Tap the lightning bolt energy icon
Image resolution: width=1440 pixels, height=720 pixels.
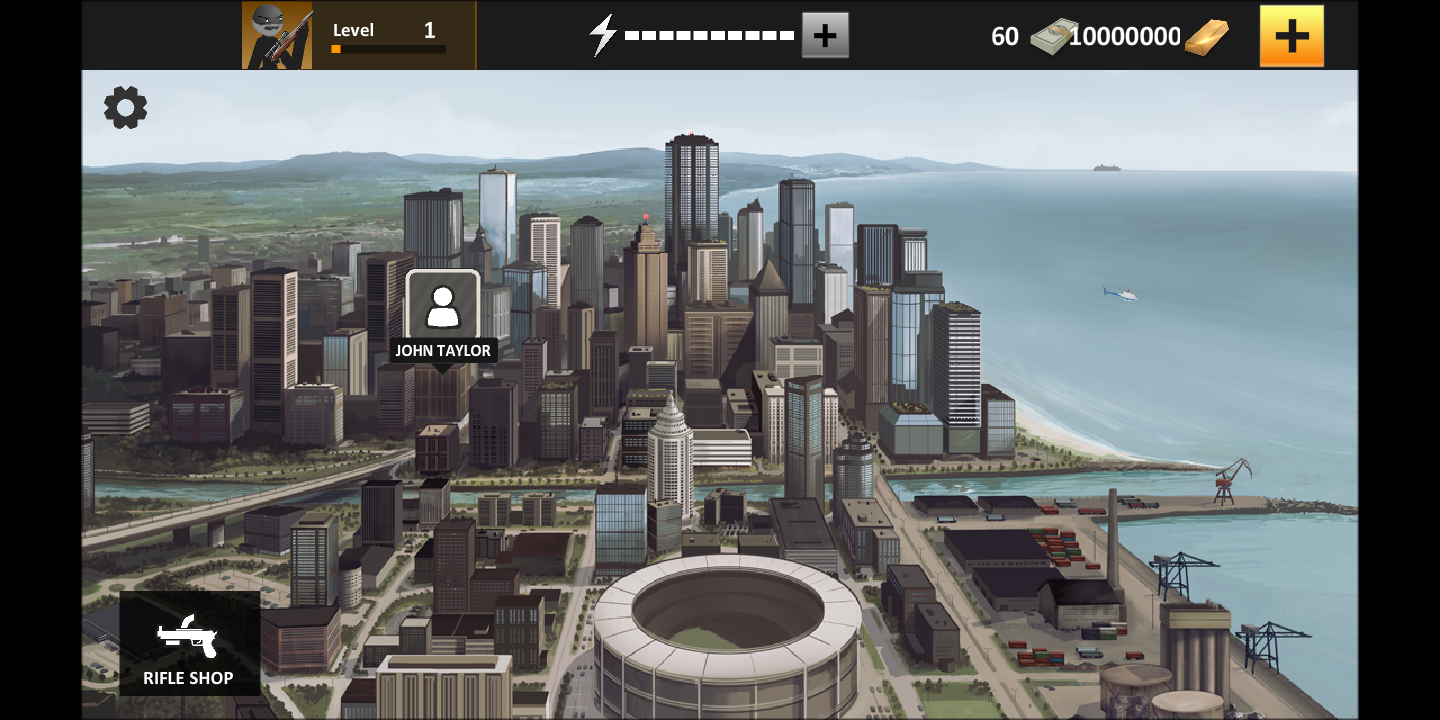tap(601, 34)
